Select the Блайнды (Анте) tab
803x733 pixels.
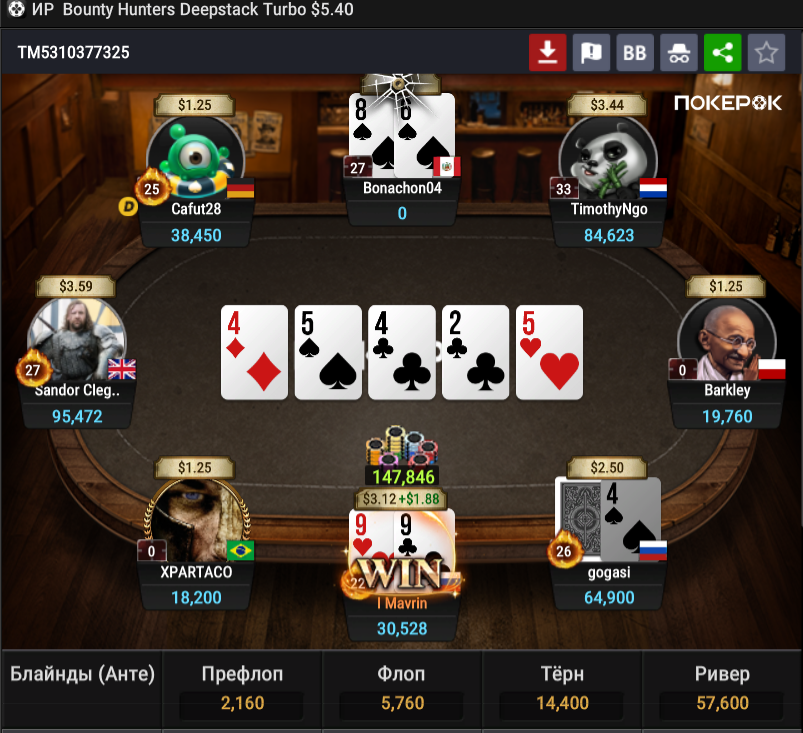[82, 675]
